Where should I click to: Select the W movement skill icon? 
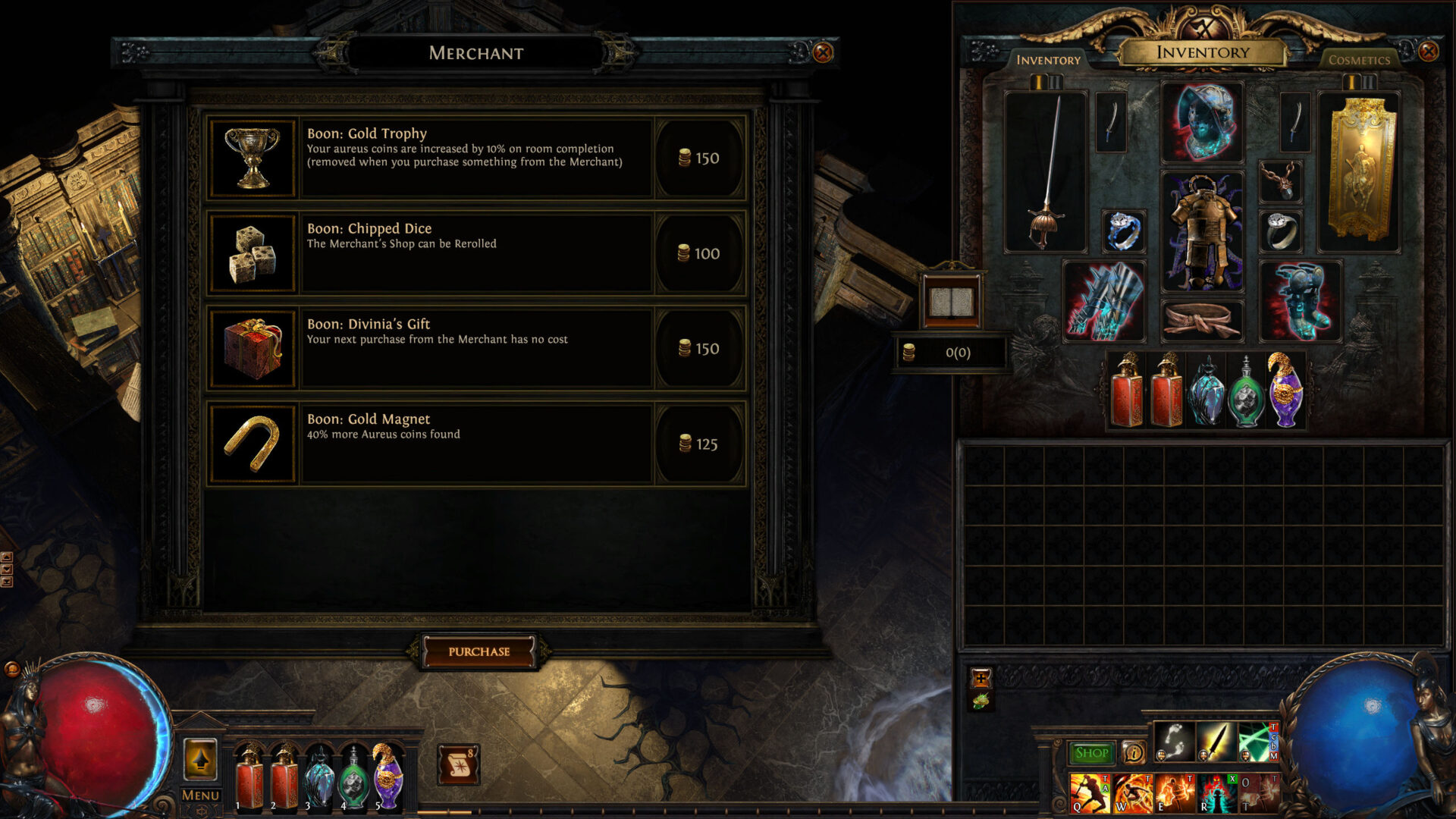(1132, 794)
